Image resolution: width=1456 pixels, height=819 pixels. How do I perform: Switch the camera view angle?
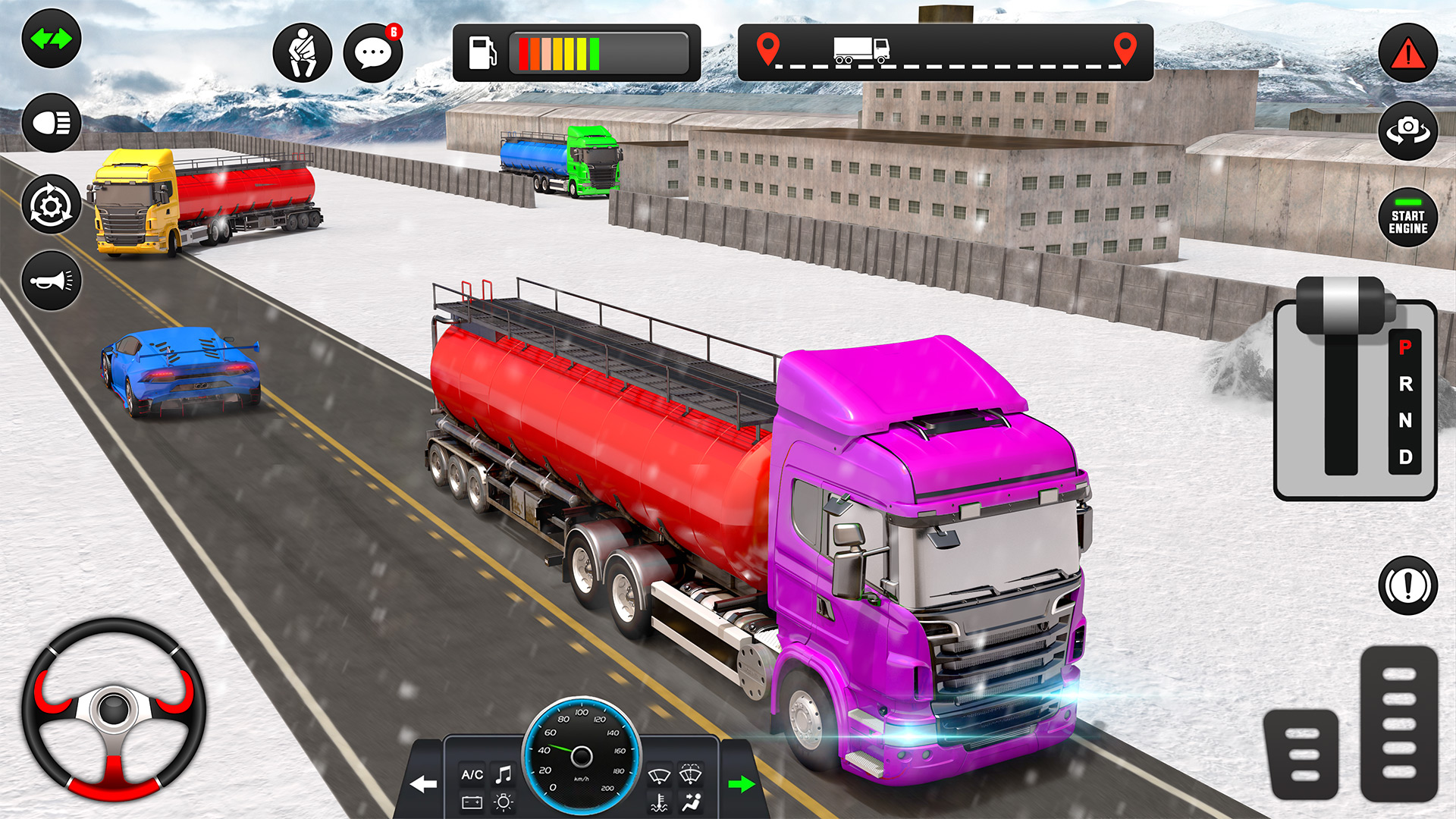[x=1408, y=130]
